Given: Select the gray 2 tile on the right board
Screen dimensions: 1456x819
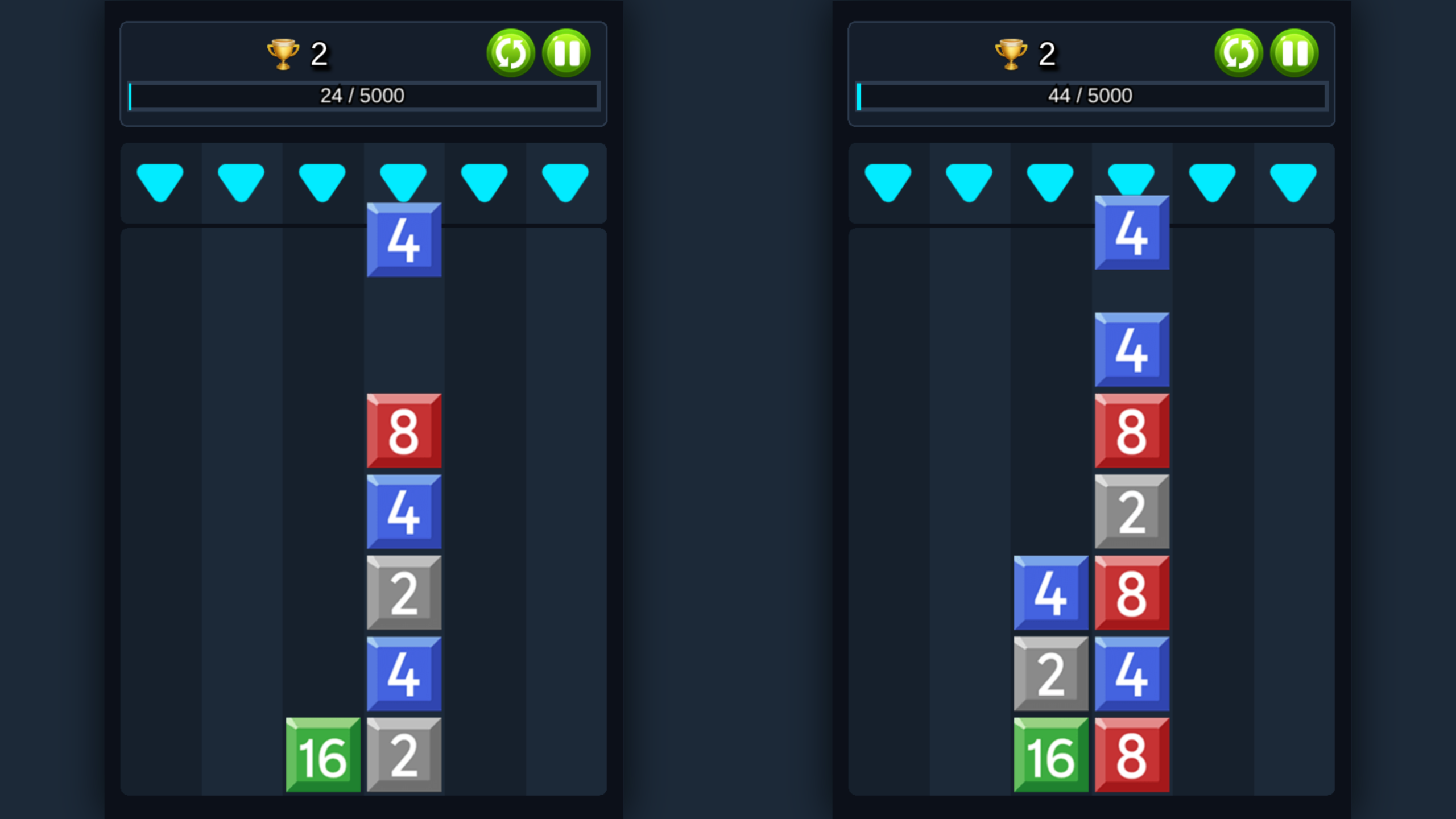Looking at the screenshot, I should (x=1131, y=512).
